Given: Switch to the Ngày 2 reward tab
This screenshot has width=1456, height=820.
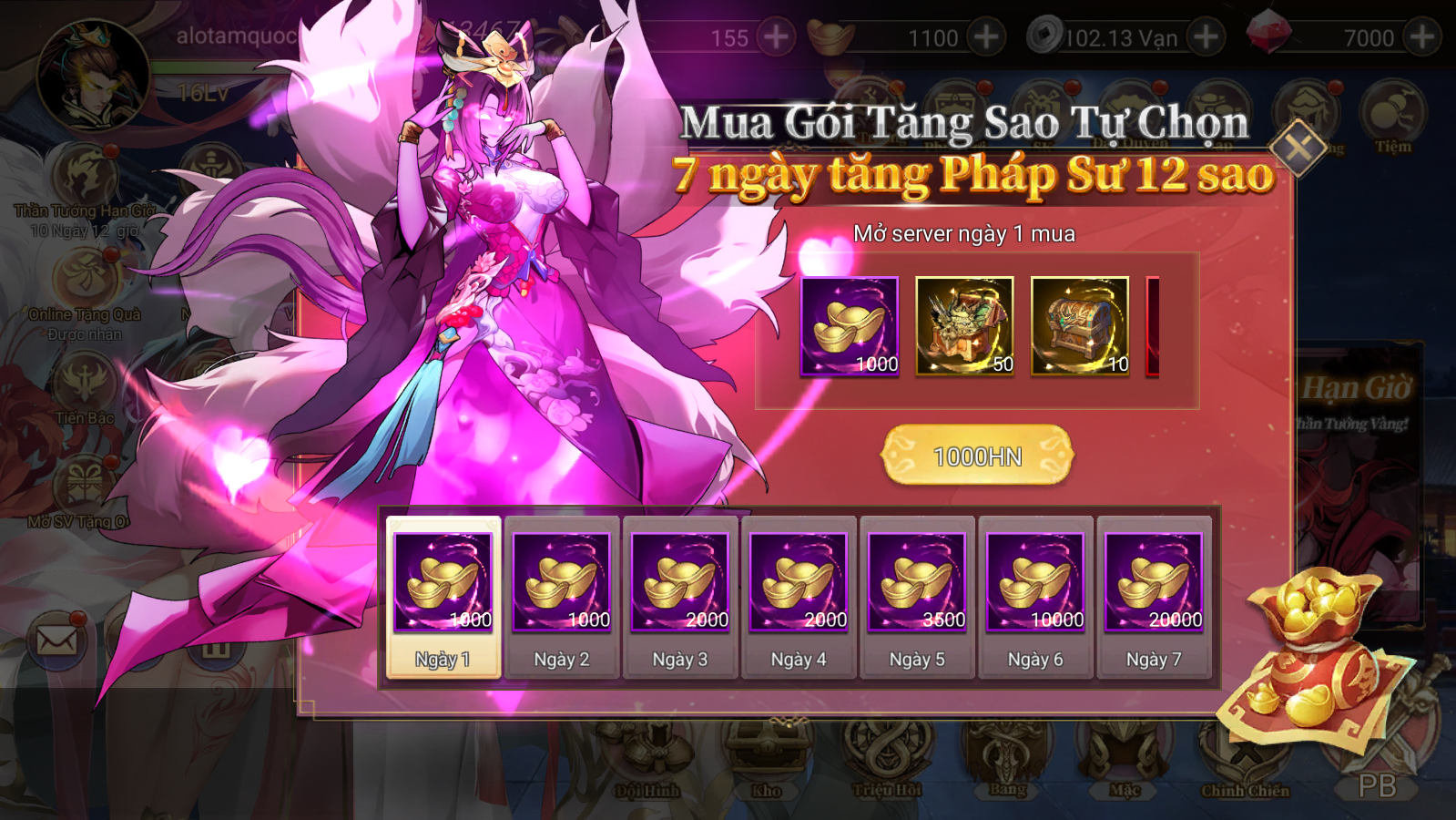Looking at the screenshot, I should pos(562,598).
